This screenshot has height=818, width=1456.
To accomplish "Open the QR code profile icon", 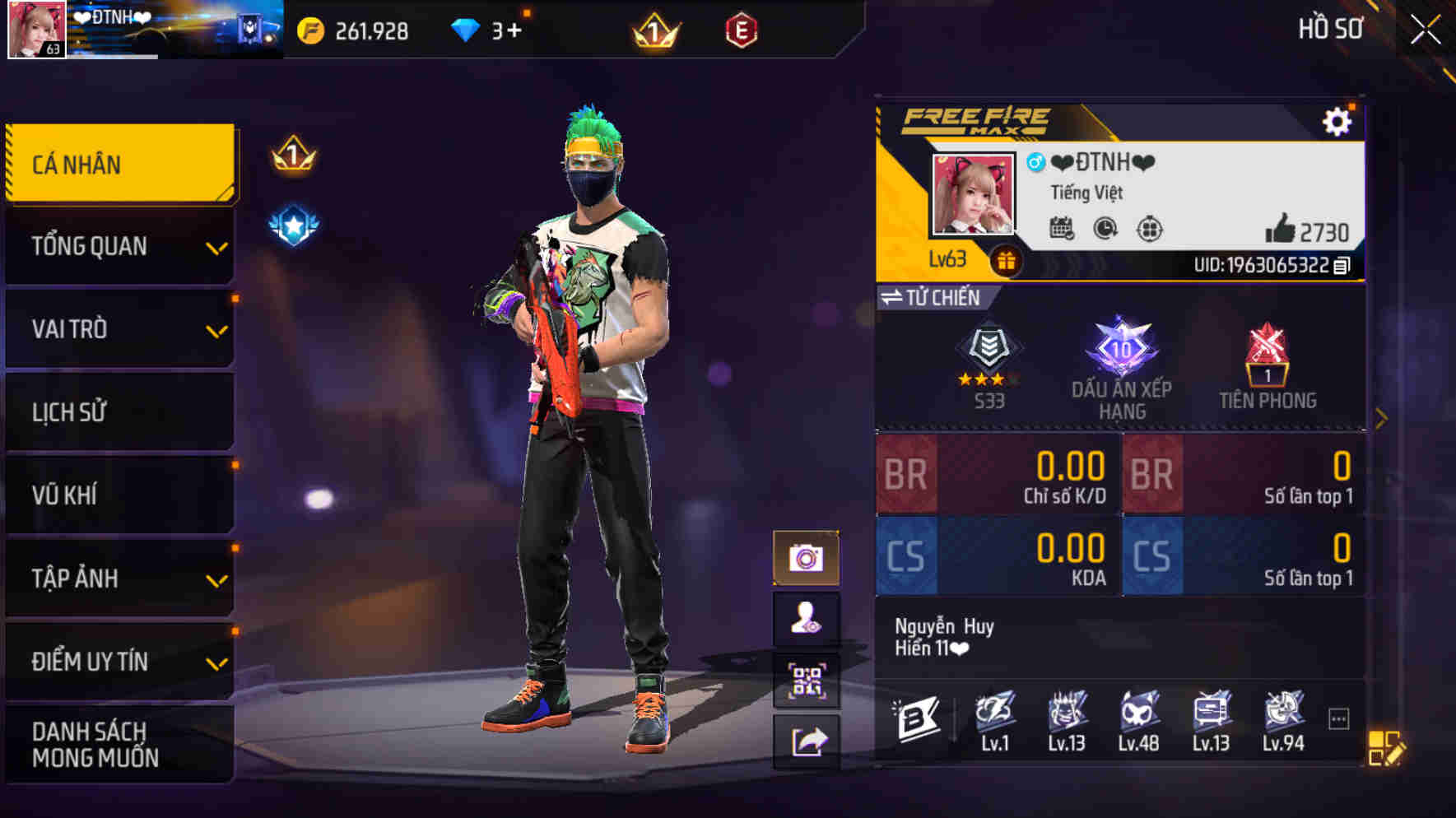I will [808, 681].
